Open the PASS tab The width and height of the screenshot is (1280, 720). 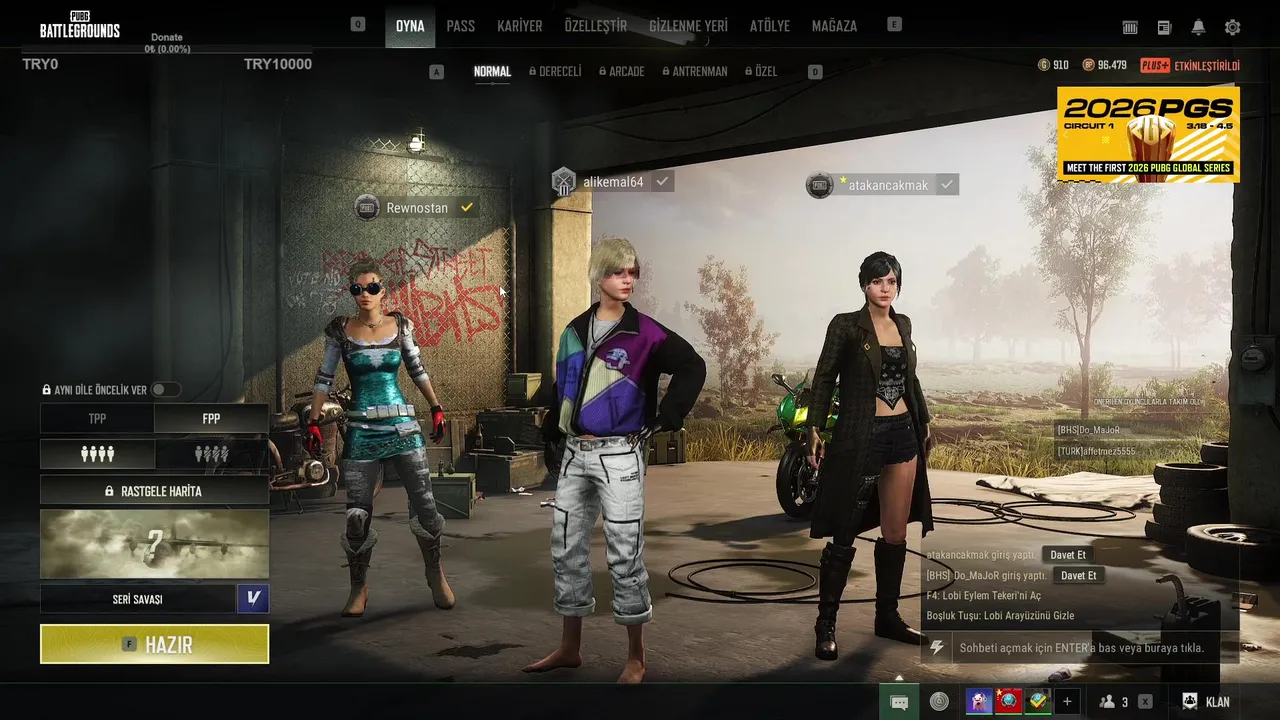[x=461, y=26]
